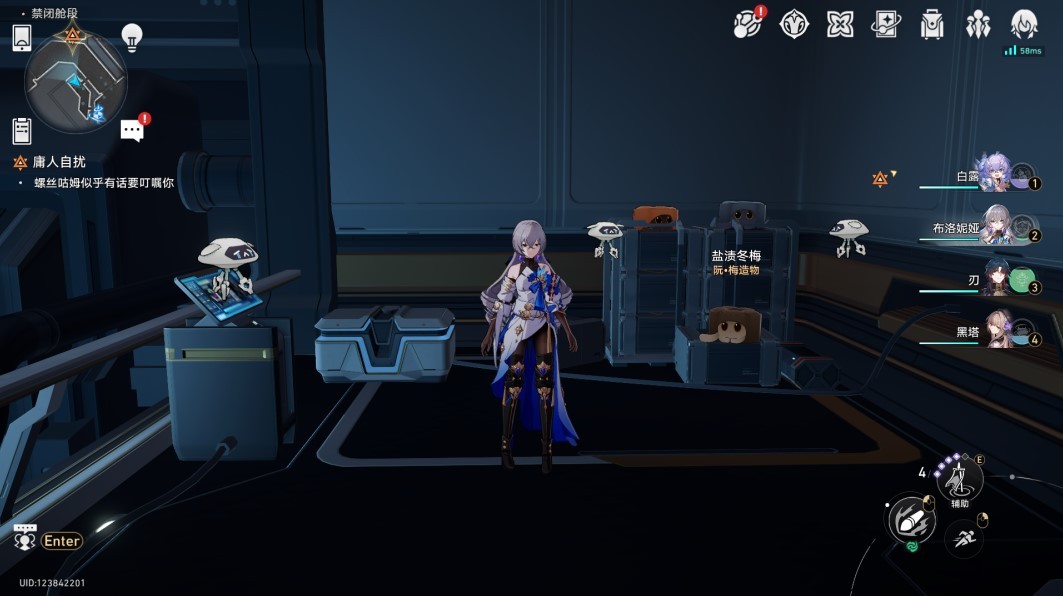The height and width of the screenshot is (596, 1063).
Task: Open the orbit icon with red alert
Action: (746, 24)
